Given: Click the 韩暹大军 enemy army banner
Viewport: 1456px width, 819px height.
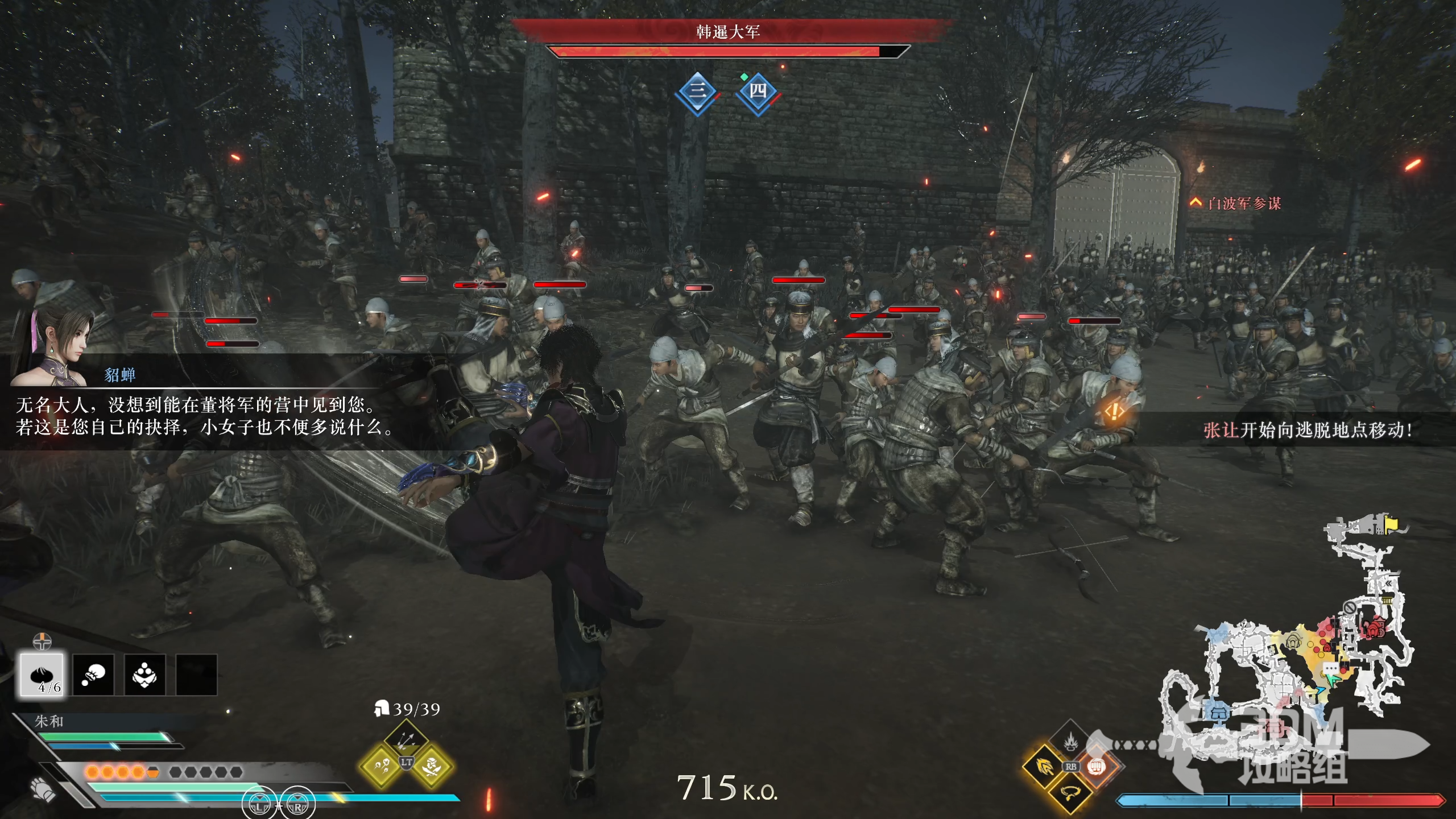Looking at the screenshot, I should pyautogui.click(x=728, y=32).
